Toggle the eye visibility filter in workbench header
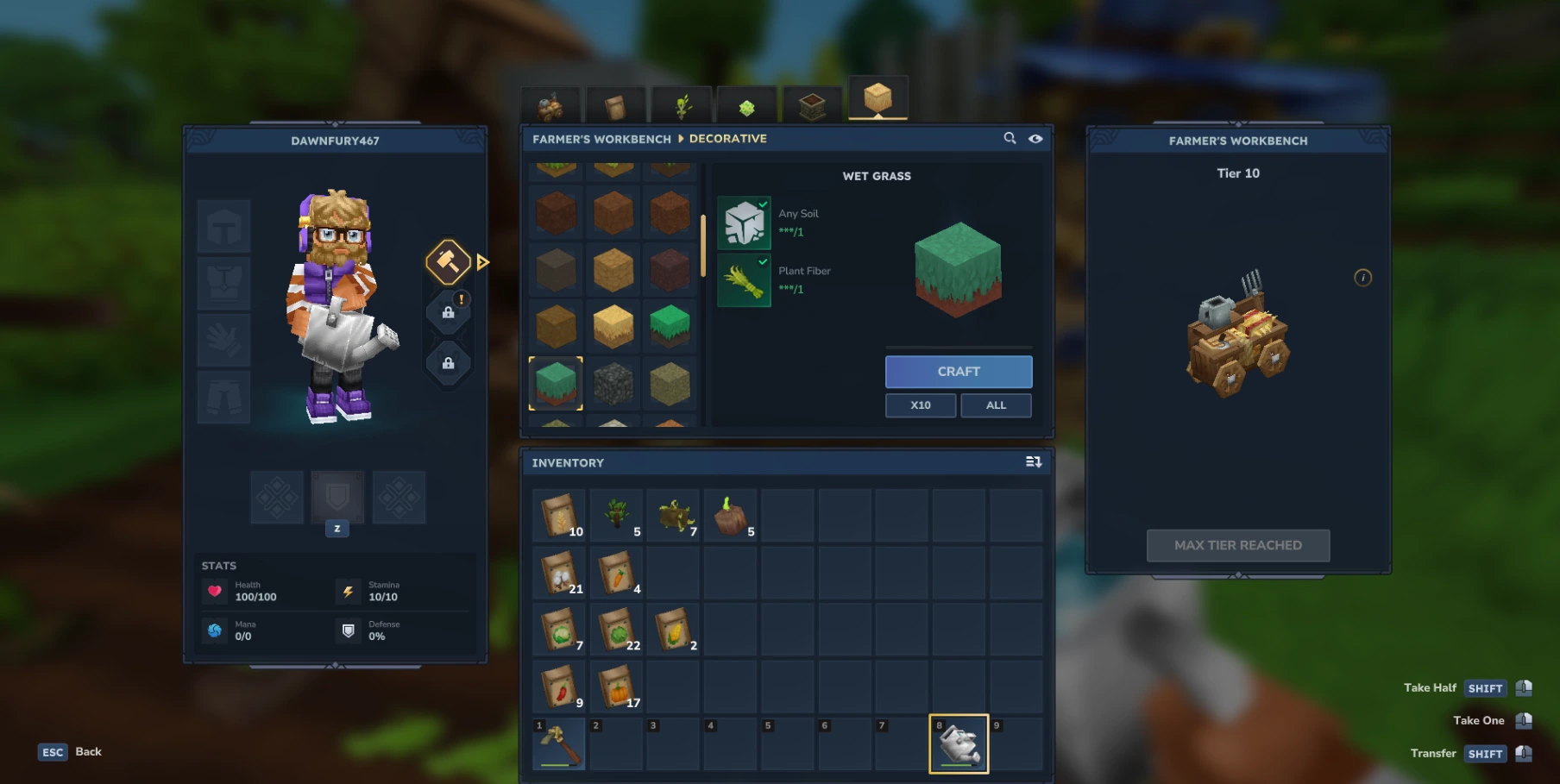The image size is (1560, 784). tap(1035, 138)
